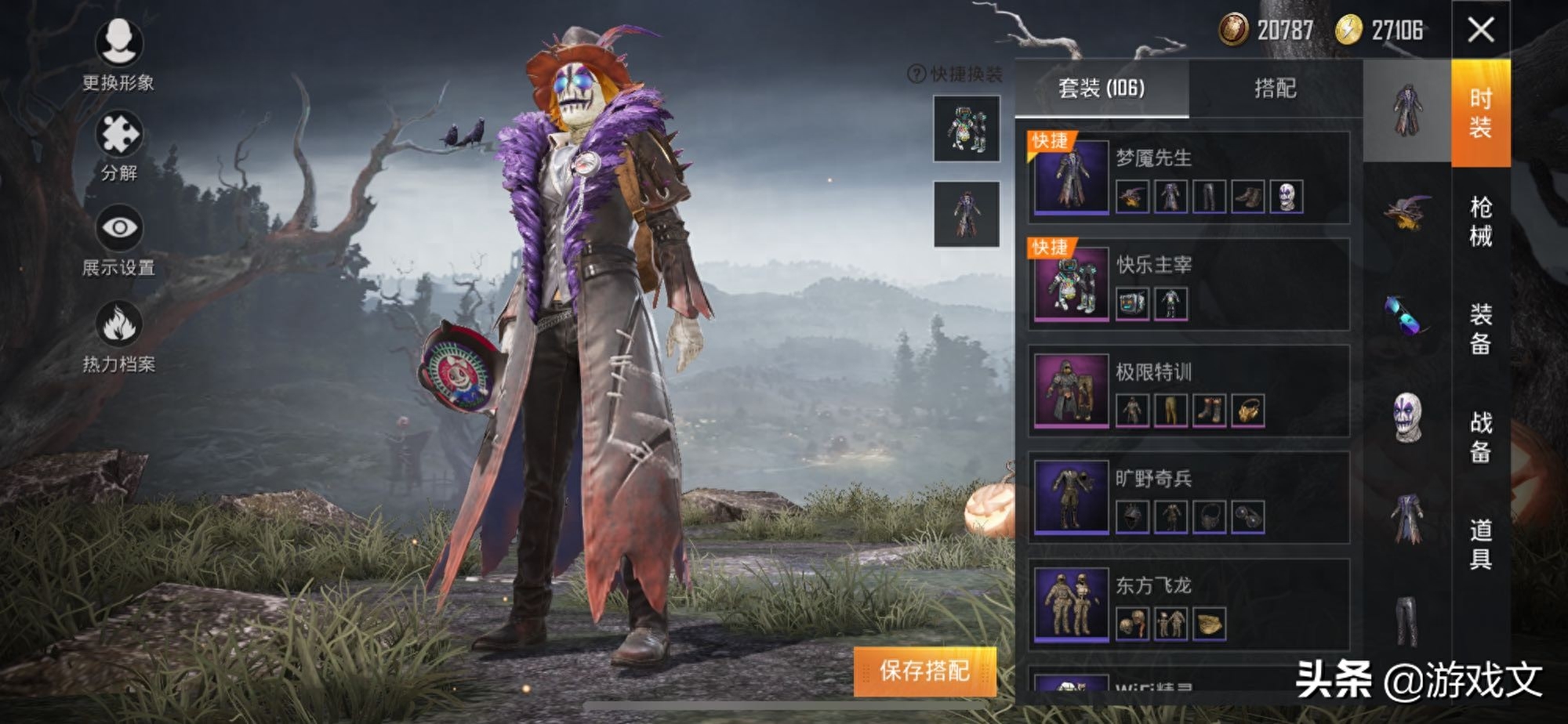Save the outfit with 保存搭配
Viewport: 1568px width, 724px height.
924,671
